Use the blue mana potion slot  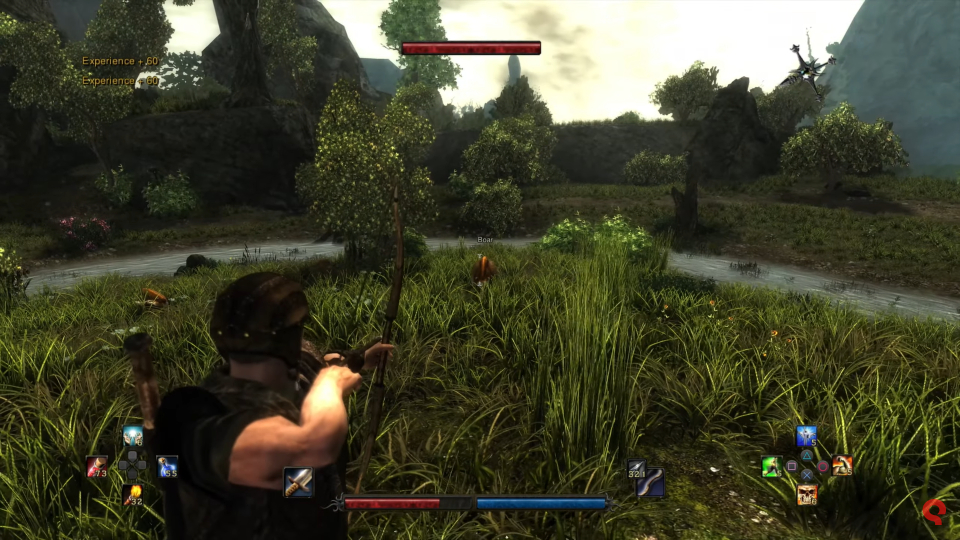(x=167, y=466)
